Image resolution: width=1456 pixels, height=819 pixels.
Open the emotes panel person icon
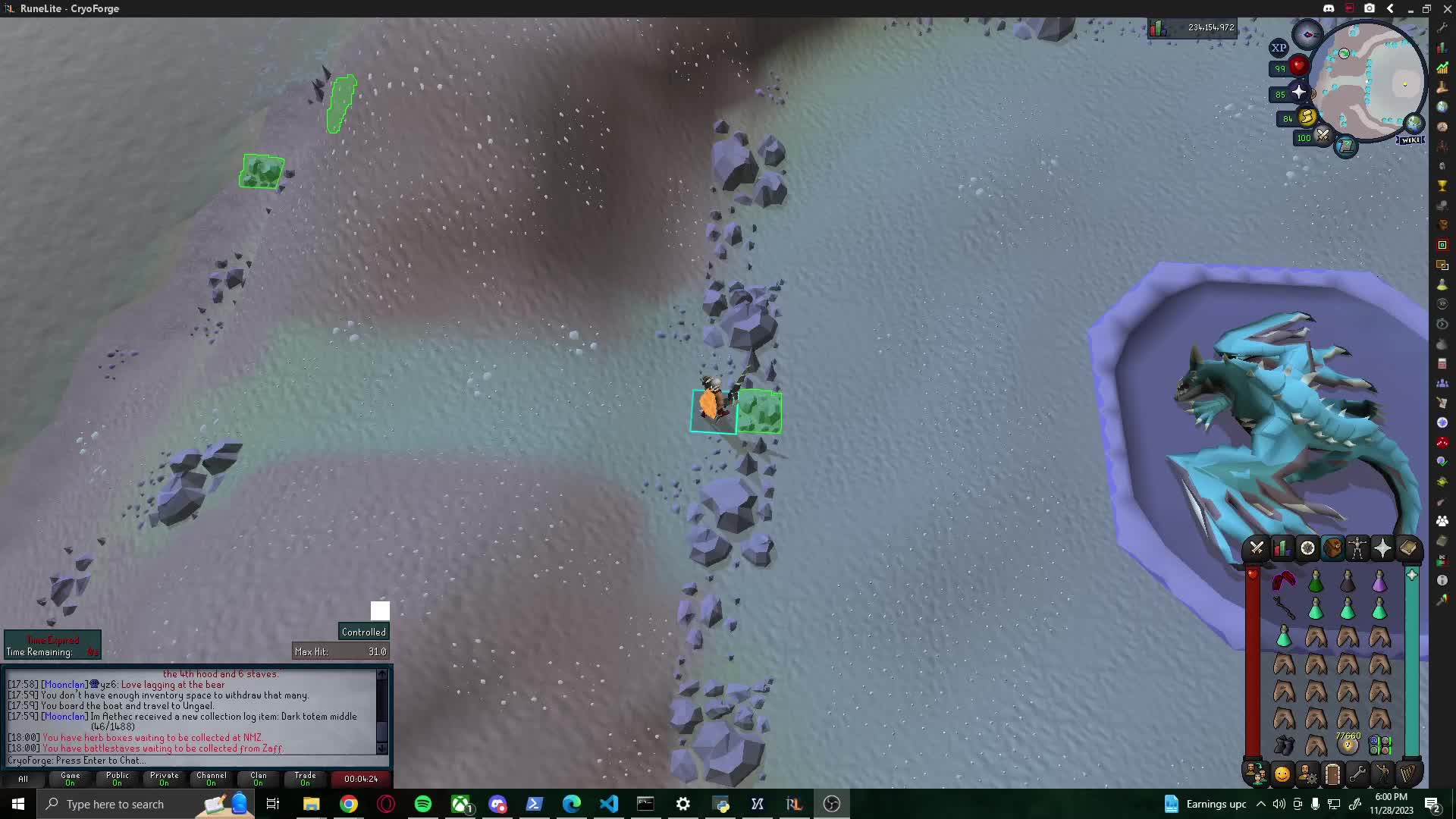click(x=1382, y=773)
